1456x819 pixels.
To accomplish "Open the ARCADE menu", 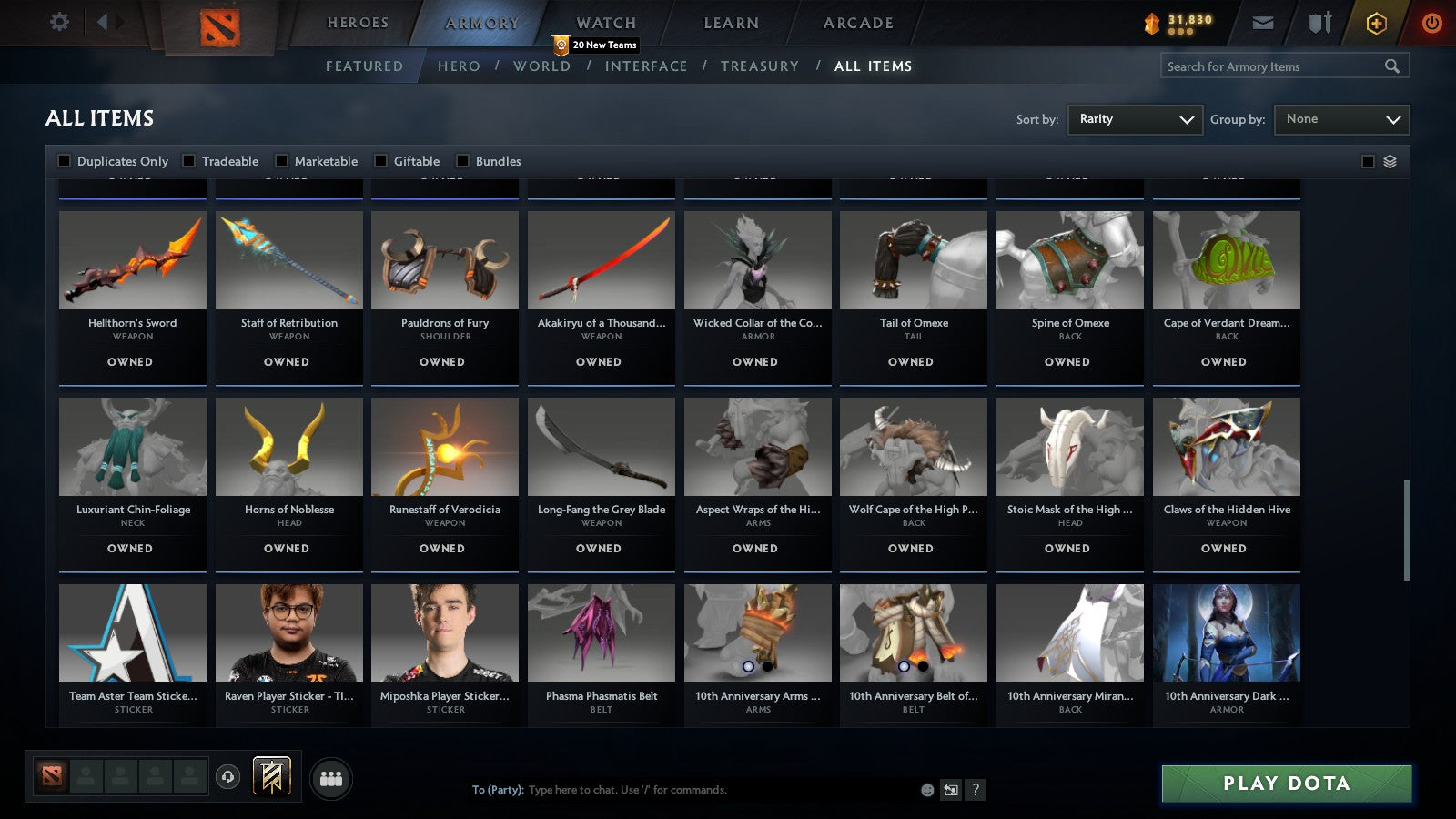I will pyautogui.click(x=856, y=23).
